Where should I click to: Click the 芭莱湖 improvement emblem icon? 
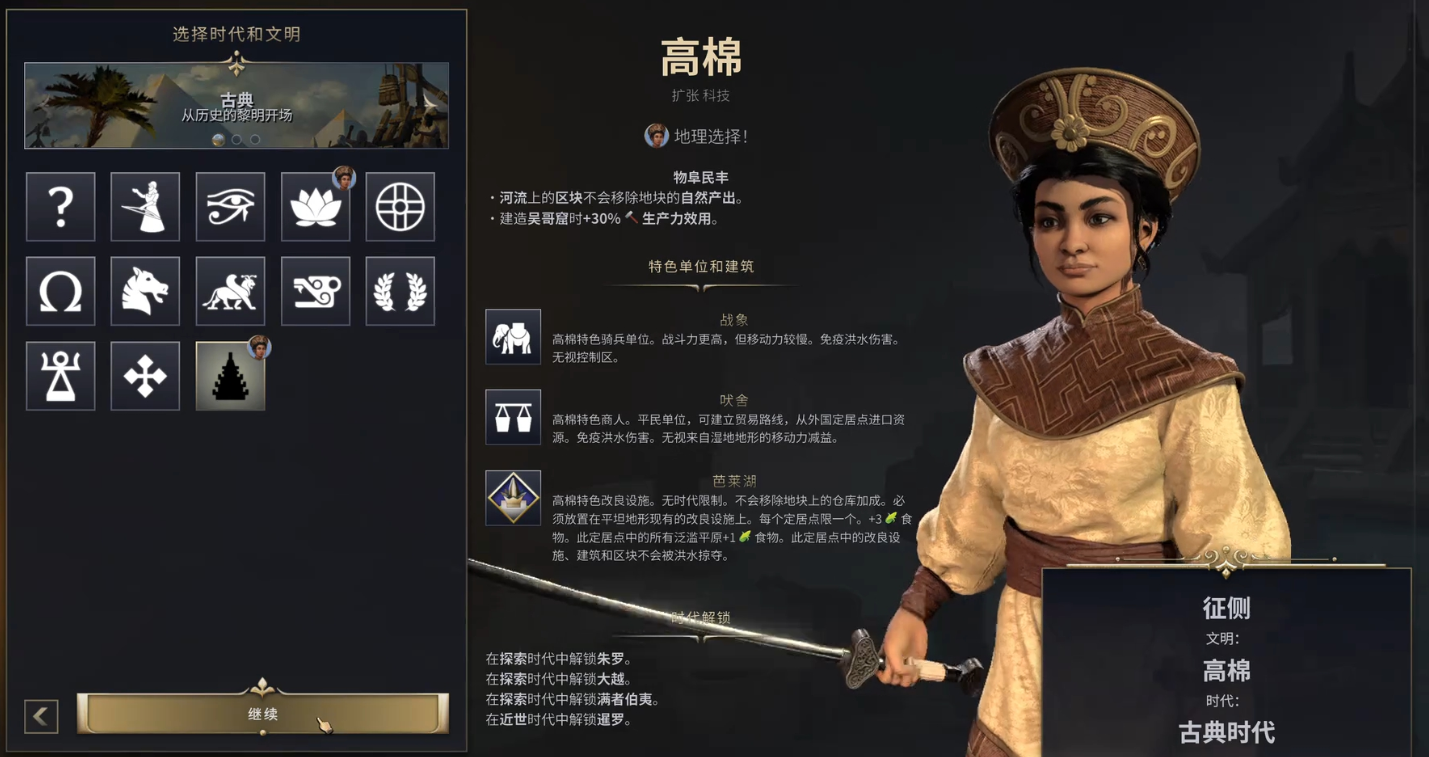coord(512,497)
